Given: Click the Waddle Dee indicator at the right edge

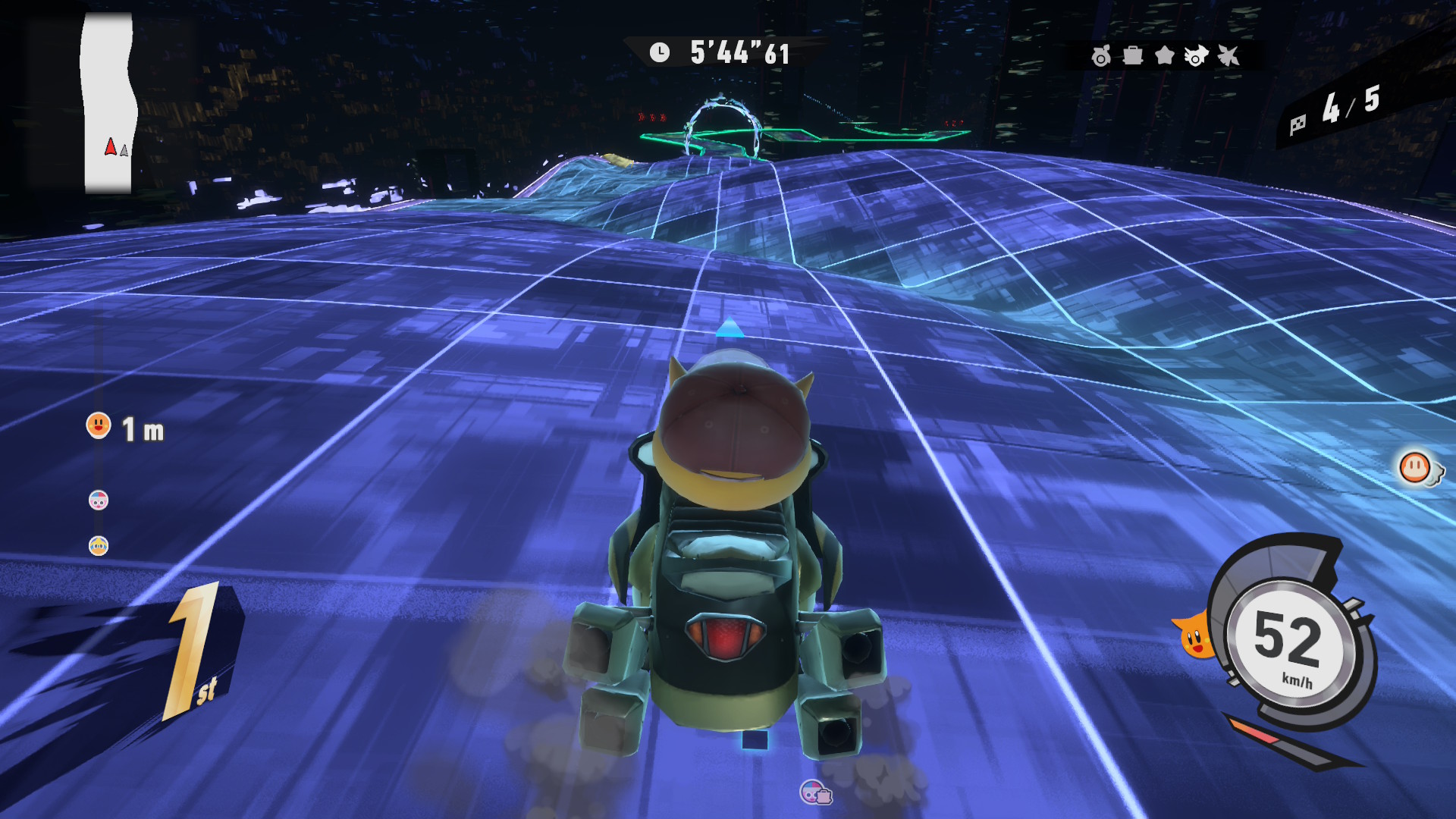Looking at the screenshot, I should (1416, 468).
